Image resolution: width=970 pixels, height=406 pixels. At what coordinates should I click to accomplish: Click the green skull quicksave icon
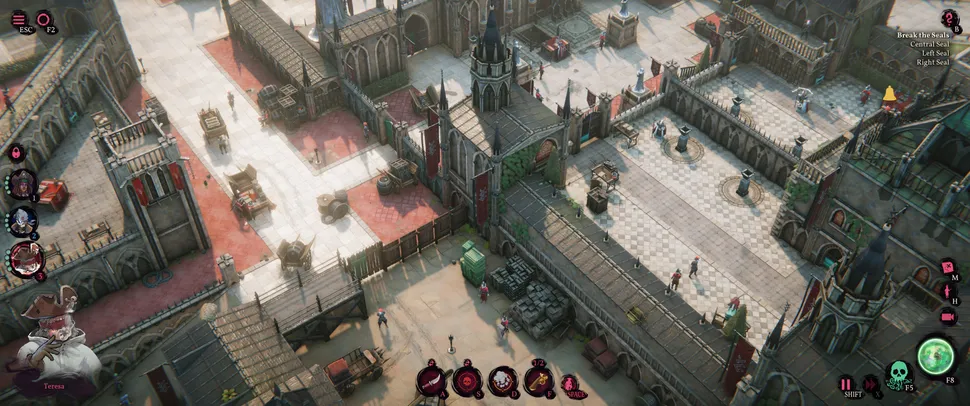898,374
